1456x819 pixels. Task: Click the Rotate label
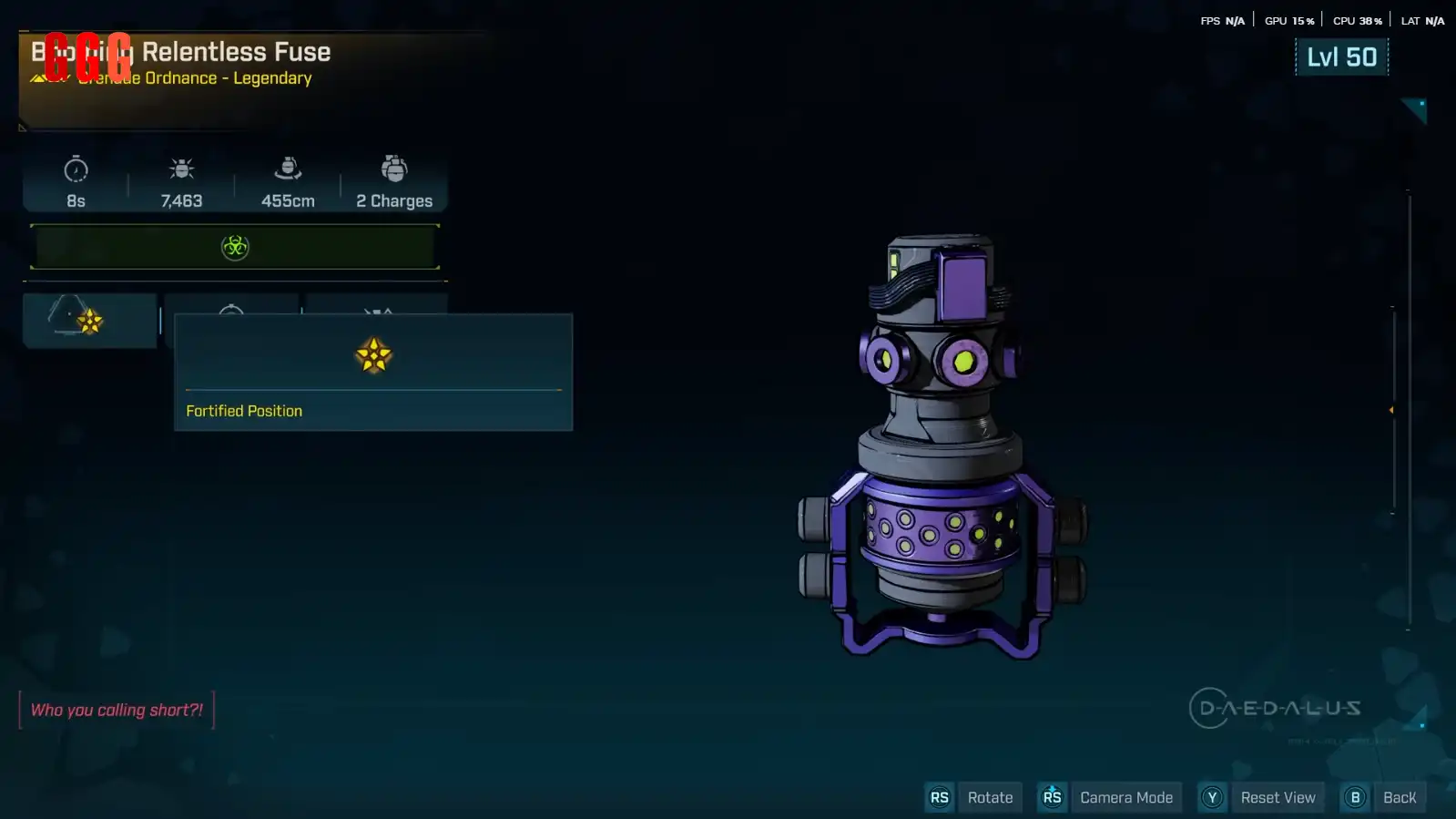click(990, 798)
